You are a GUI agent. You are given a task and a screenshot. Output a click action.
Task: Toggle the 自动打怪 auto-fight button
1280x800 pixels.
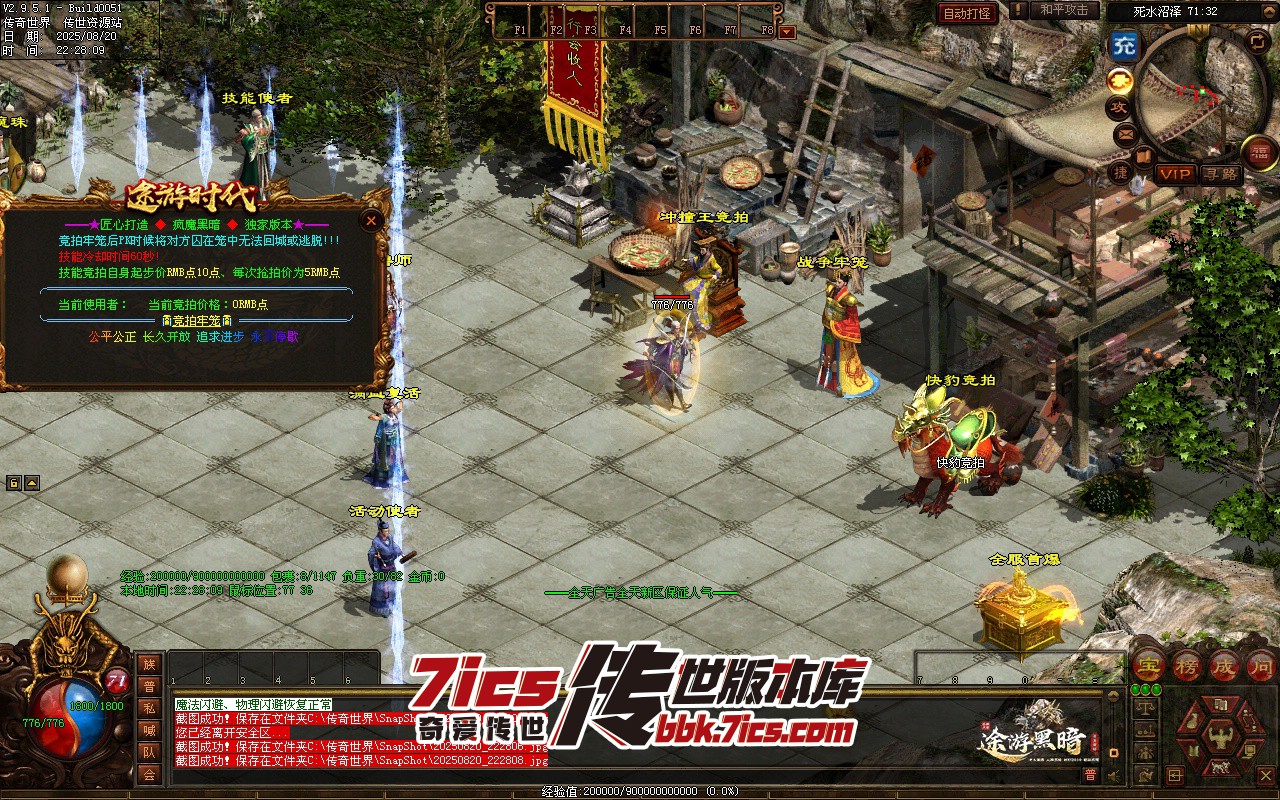(967, 13)
